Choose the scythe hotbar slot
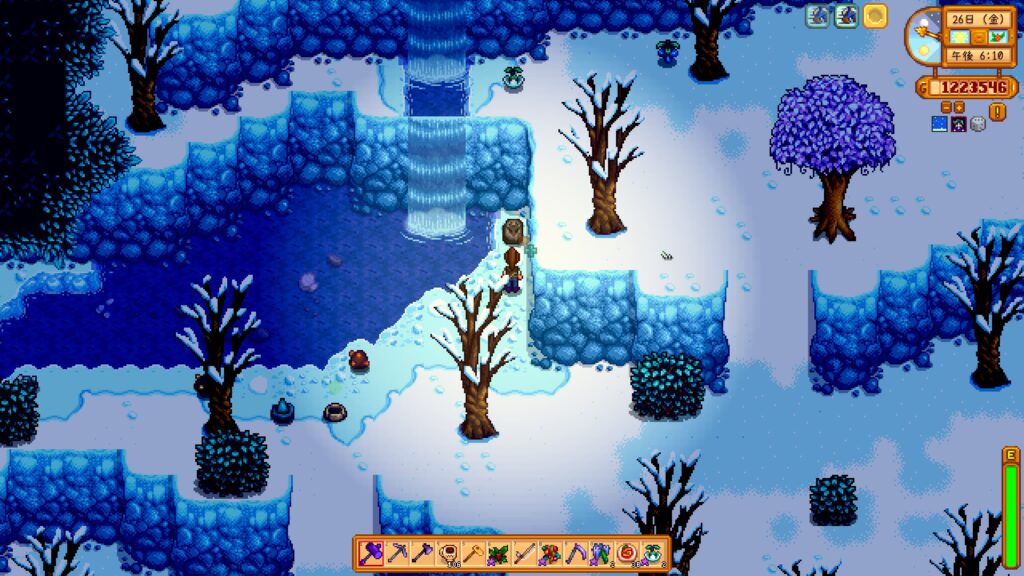The width and height of the screenshot is (1024, 576). pyautogui.click(x=577, y=552)
